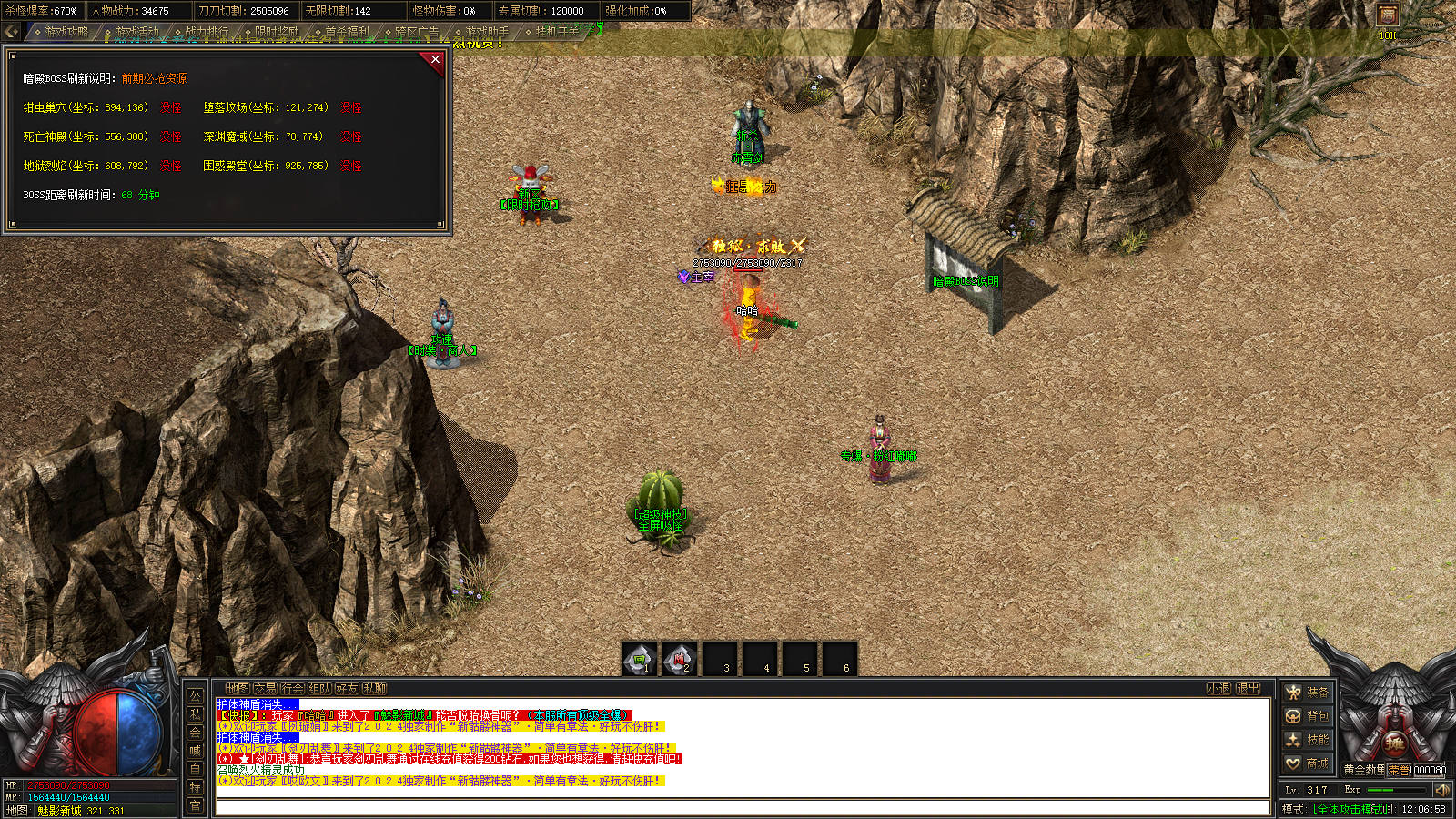Show the 技能 skills panel
This screenshot has width=1456, height=819.
(1308, 740)
